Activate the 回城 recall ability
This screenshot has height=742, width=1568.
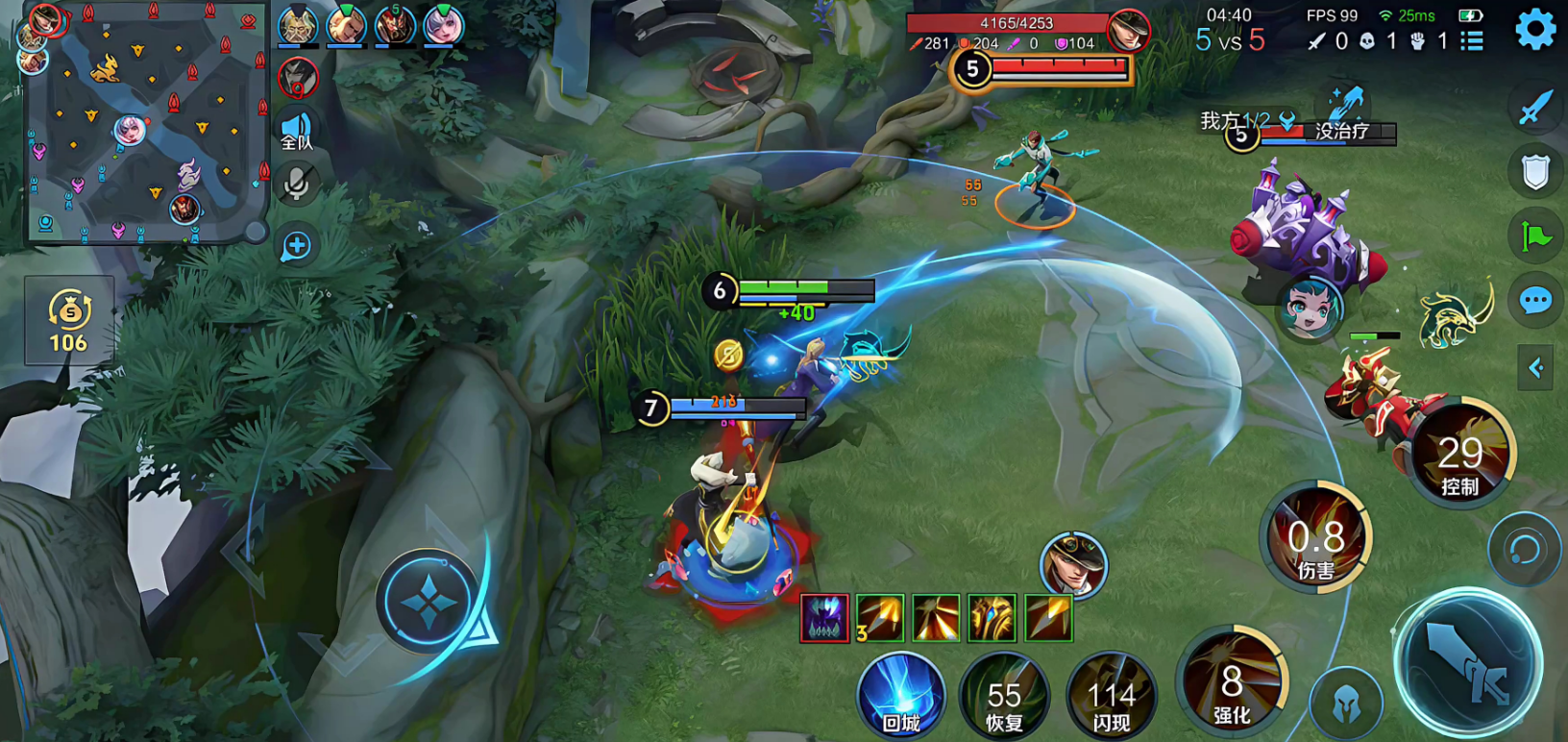(x=900, y=694)
